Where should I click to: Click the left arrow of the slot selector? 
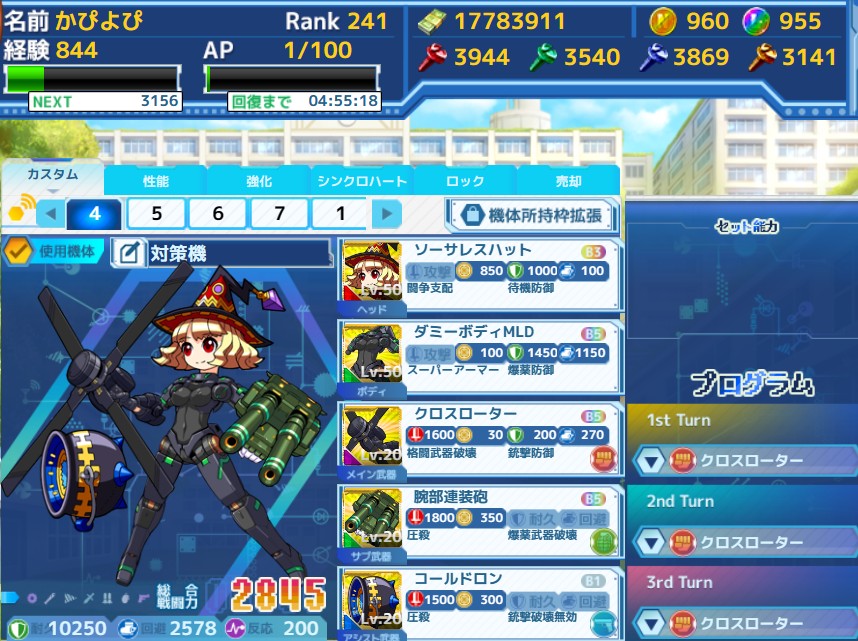pos(50,213)
